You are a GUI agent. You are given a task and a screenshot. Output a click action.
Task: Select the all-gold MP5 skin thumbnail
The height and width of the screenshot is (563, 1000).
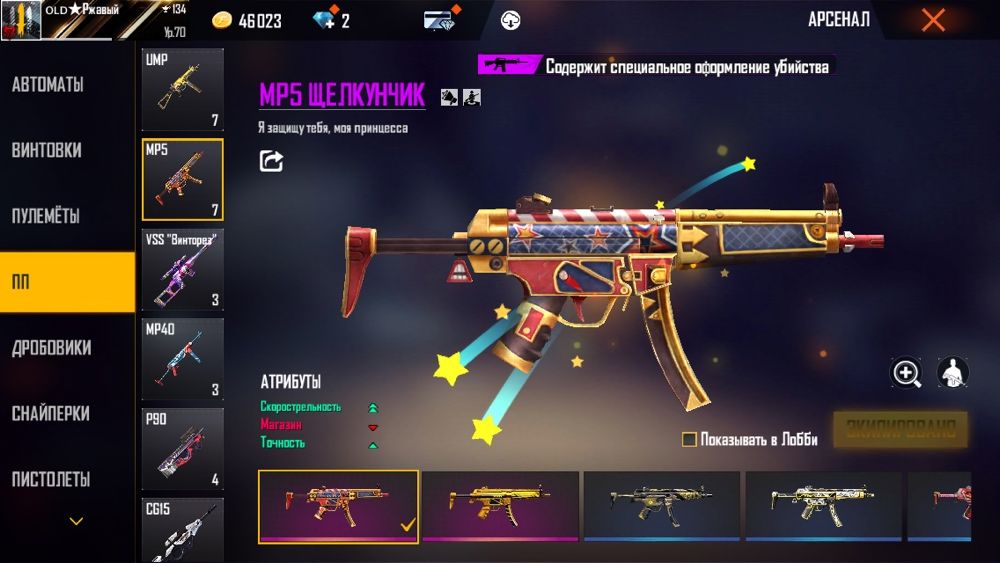click(500, 505)
